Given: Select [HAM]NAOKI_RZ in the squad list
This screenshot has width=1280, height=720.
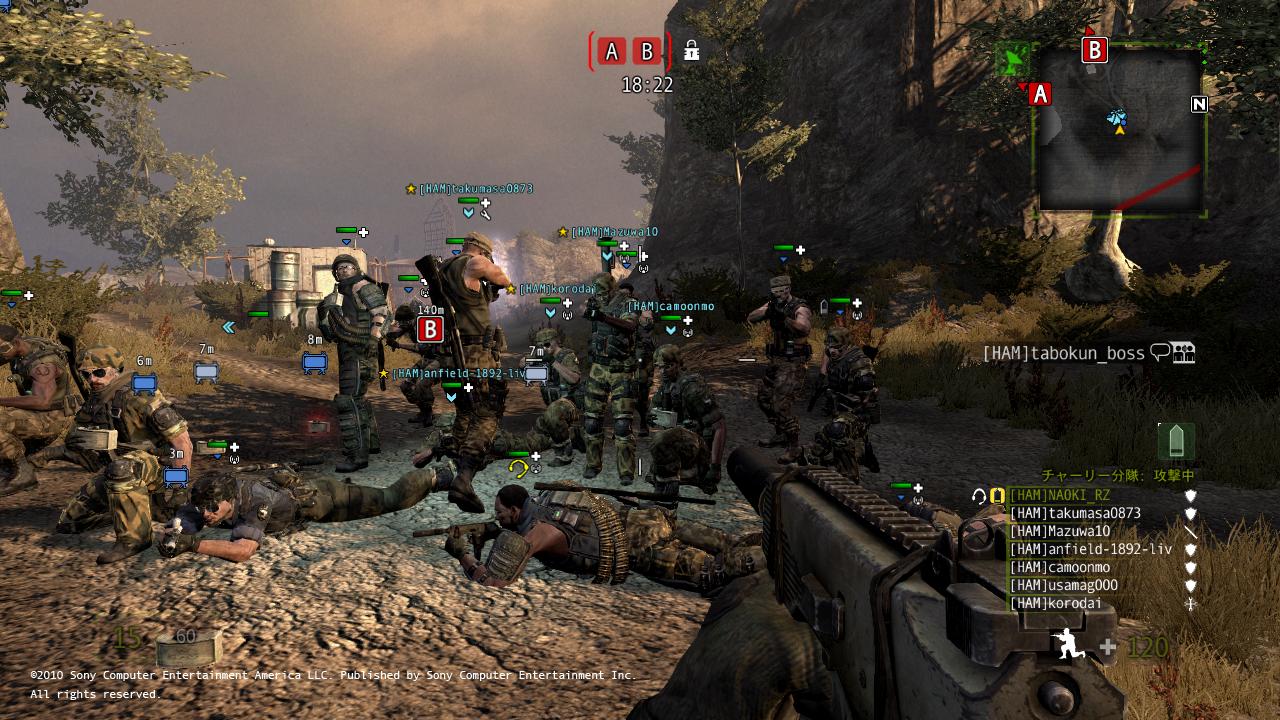Looking at the screenshot, I should (1059, 495).
